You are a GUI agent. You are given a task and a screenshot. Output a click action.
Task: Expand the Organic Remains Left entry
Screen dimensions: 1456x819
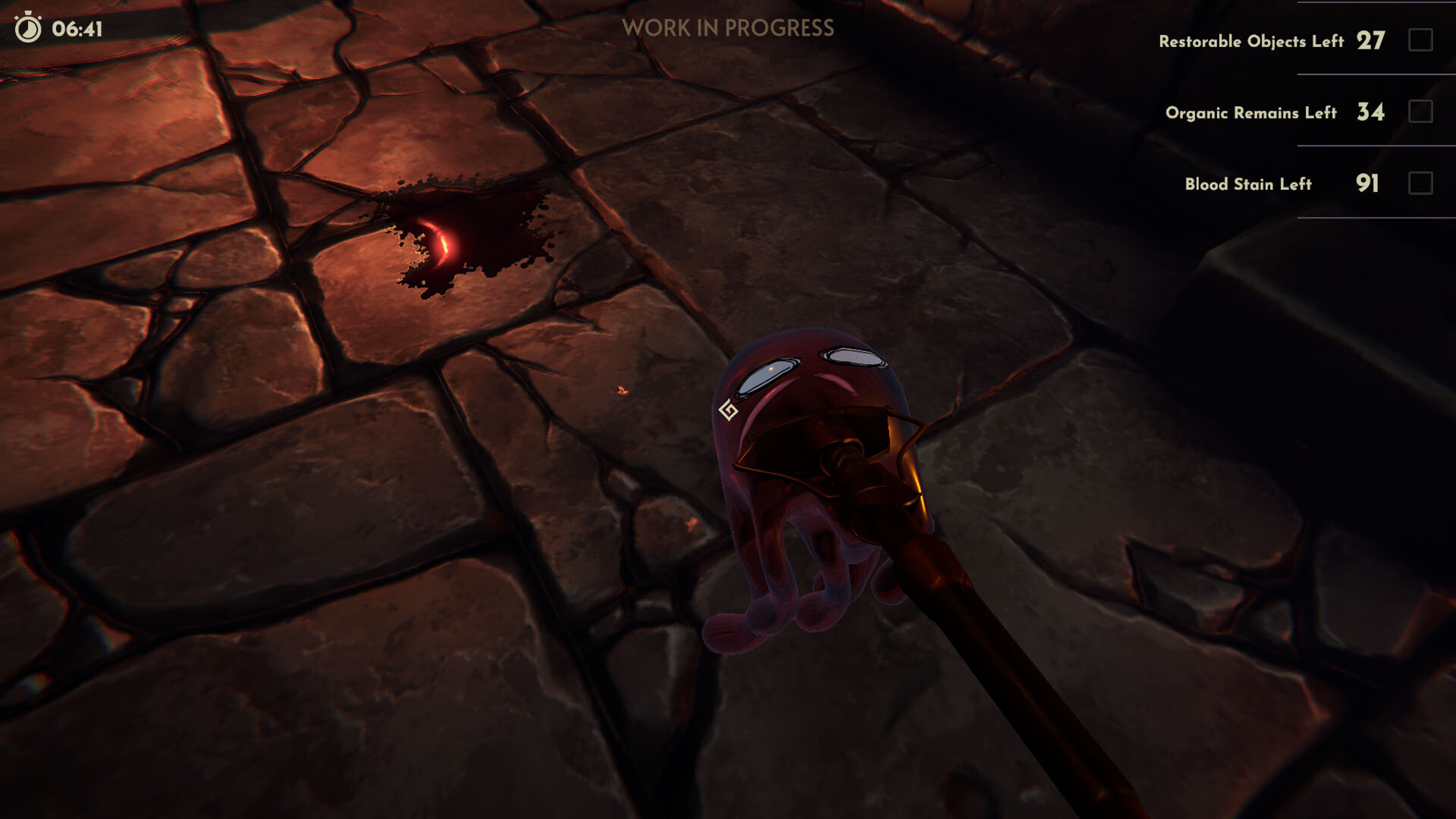click(x=1251, y=114)
